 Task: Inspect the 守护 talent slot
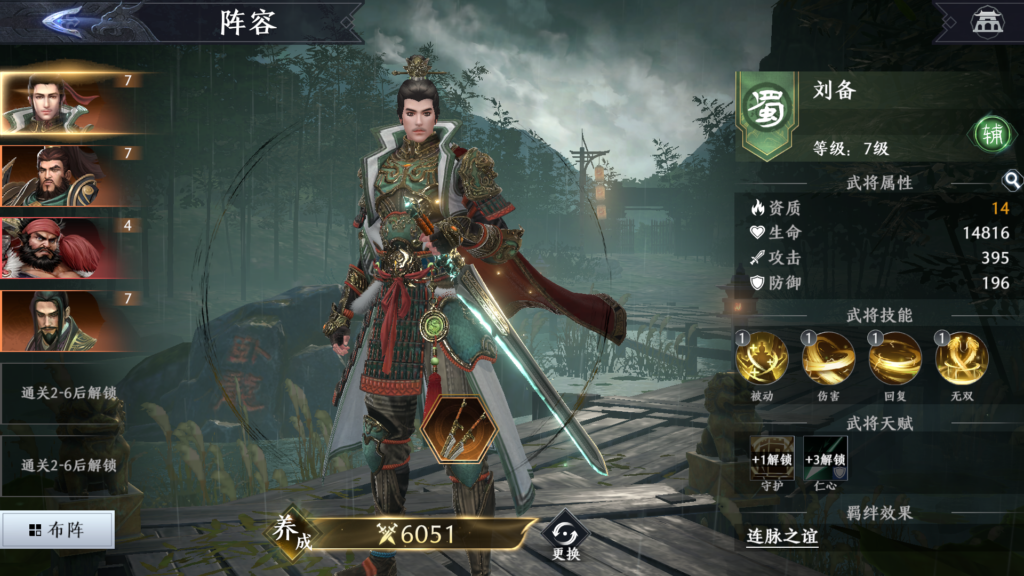coord(772,459)
